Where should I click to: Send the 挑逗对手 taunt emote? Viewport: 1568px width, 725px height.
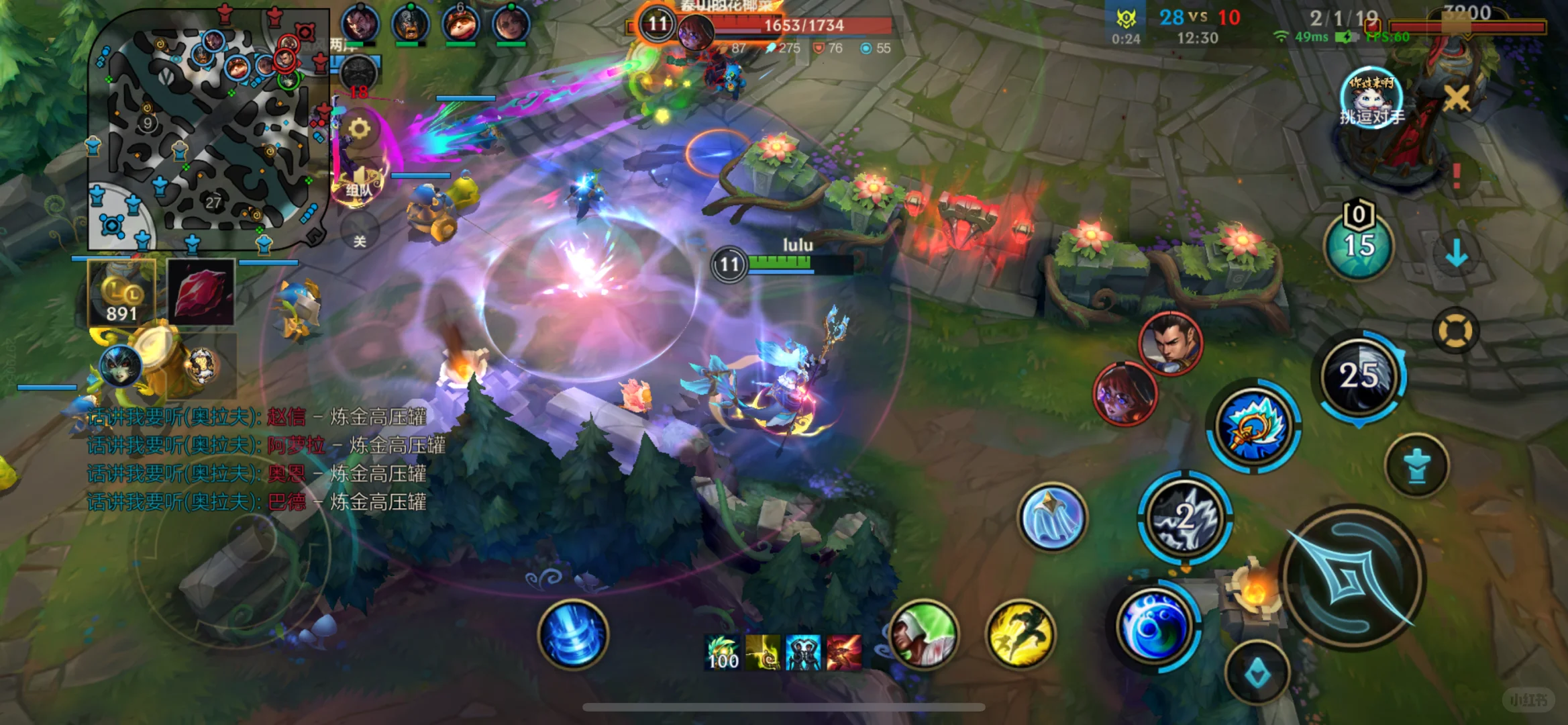pyautogui.click(x=1371, y=98)
